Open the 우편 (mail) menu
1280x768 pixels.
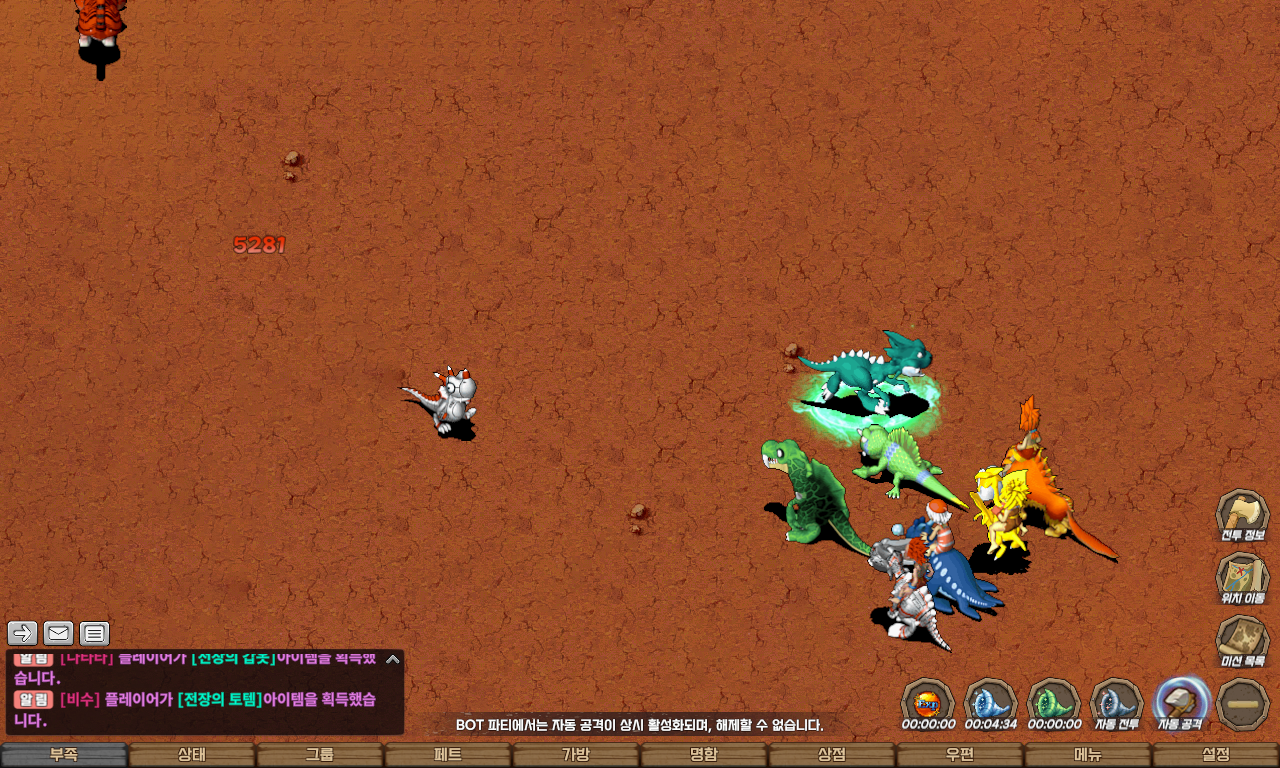960,755
